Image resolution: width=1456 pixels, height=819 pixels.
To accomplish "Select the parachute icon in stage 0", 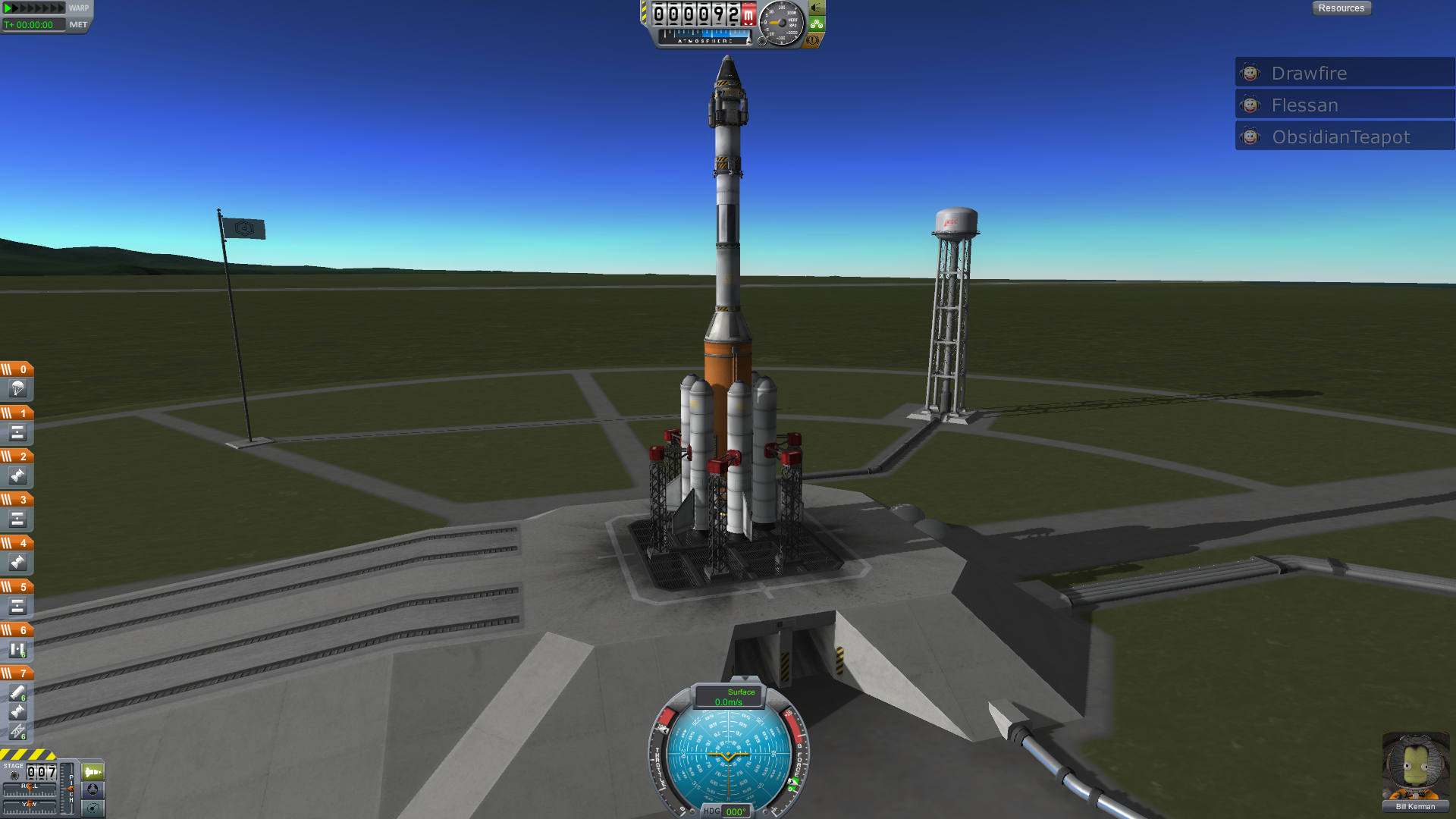I will tap(17, 389).
